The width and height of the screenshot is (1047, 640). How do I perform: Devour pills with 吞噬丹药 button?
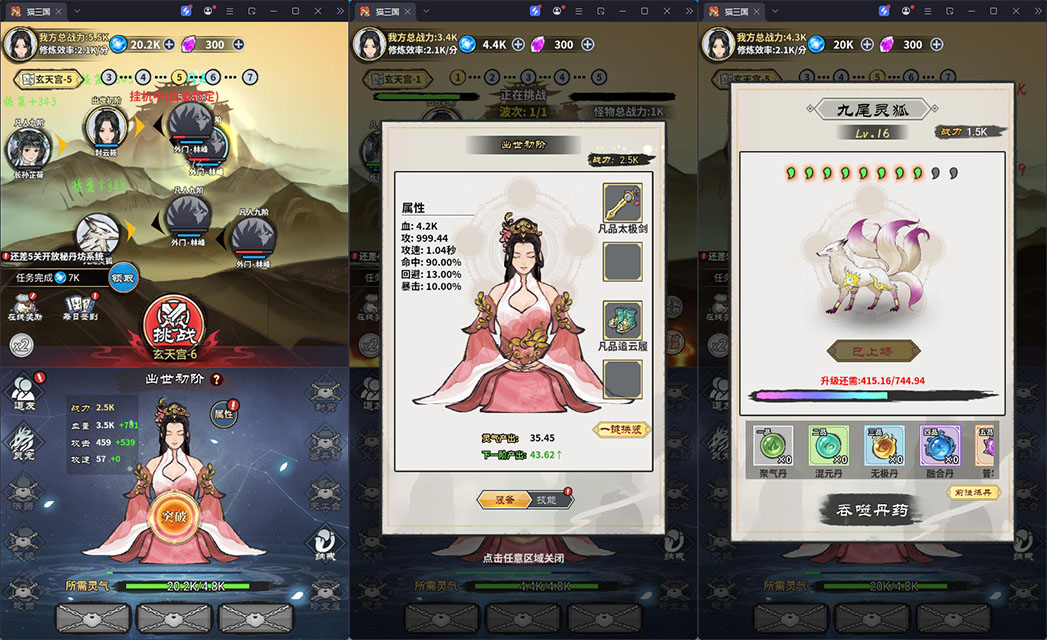871,510
